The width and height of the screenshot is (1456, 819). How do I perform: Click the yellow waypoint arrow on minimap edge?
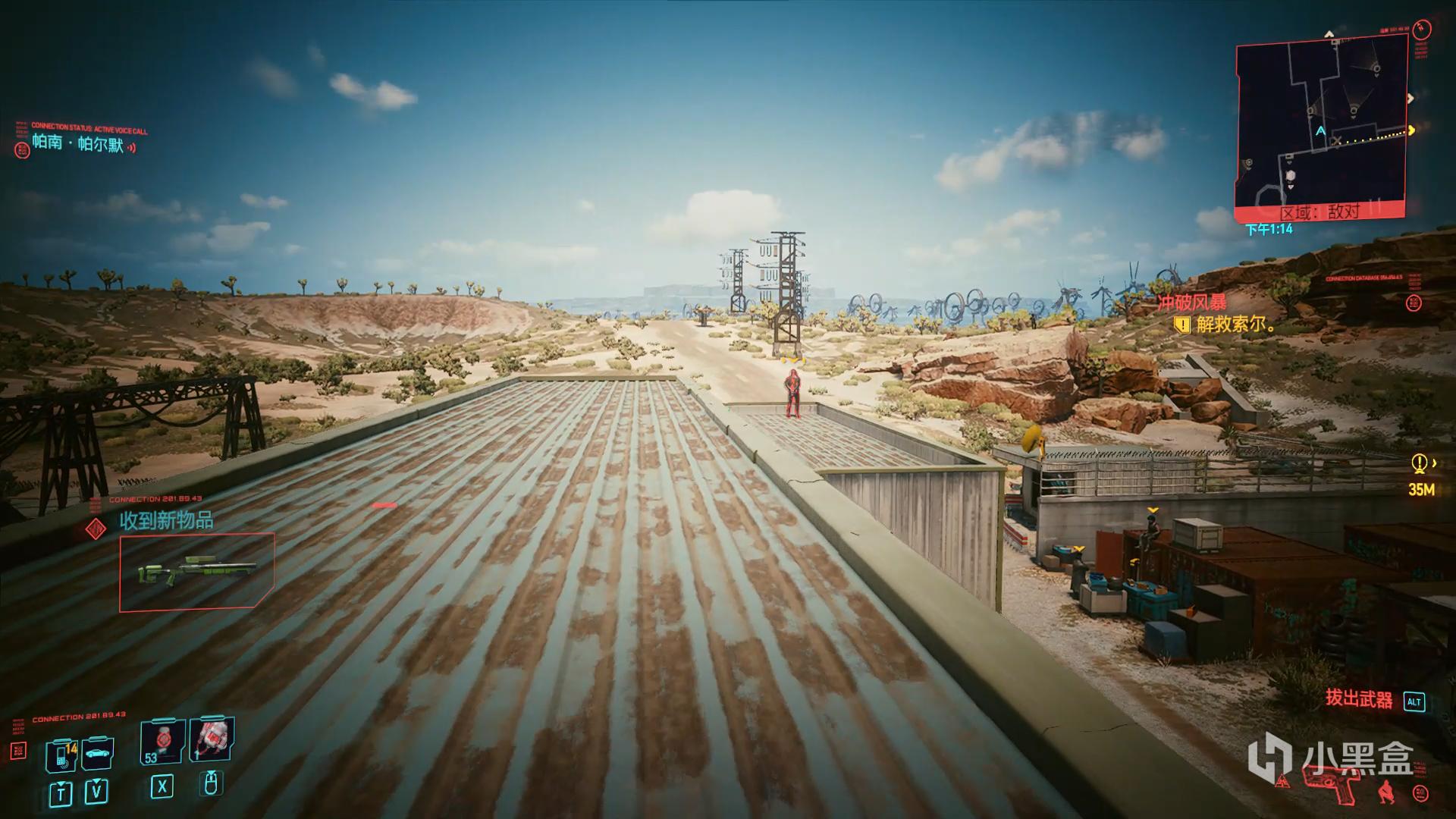point(1411,130)
